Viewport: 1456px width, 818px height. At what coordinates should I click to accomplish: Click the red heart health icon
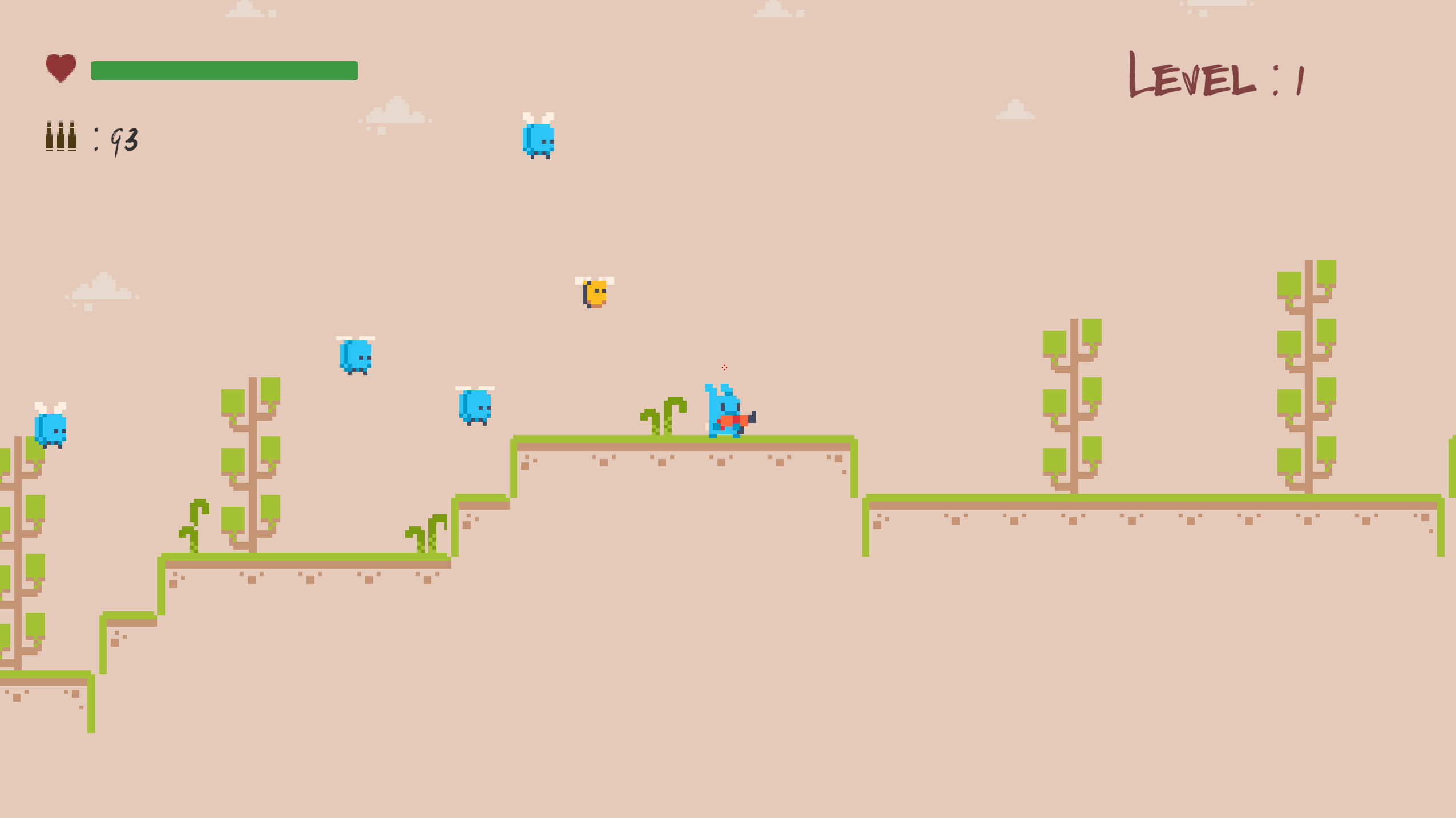(x=61, y=68)
